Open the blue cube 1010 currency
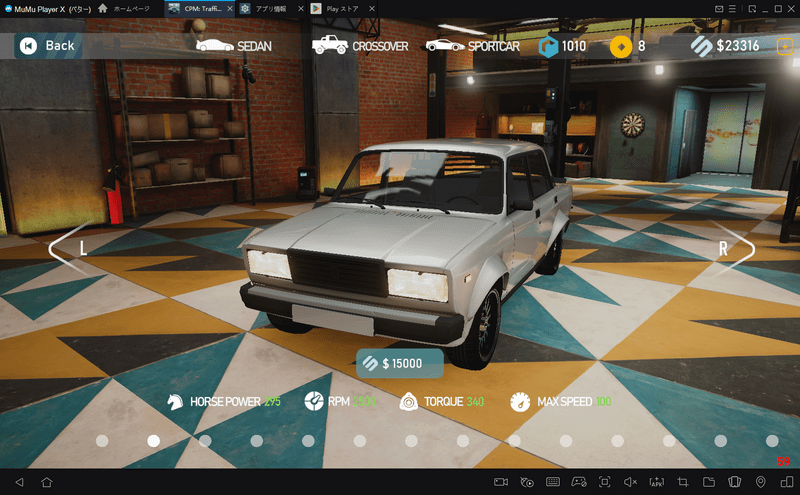The image size is (800, 495). pos(563,46)
